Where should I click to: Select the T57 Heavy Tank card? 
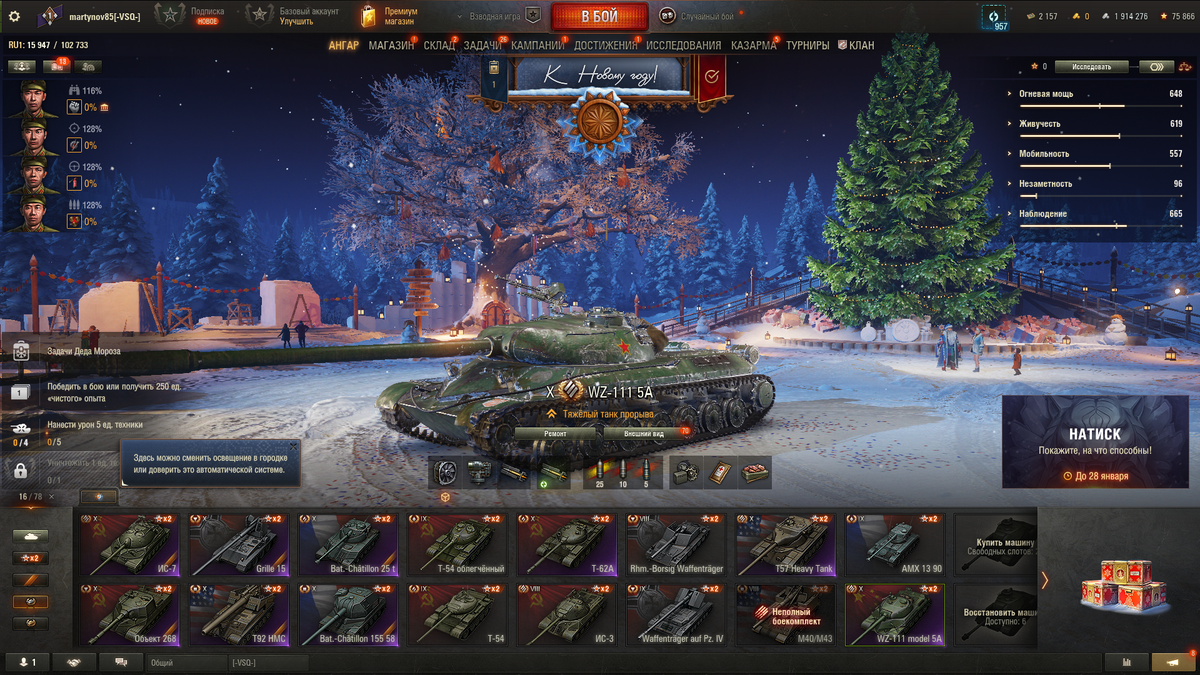tap(786, 546)
